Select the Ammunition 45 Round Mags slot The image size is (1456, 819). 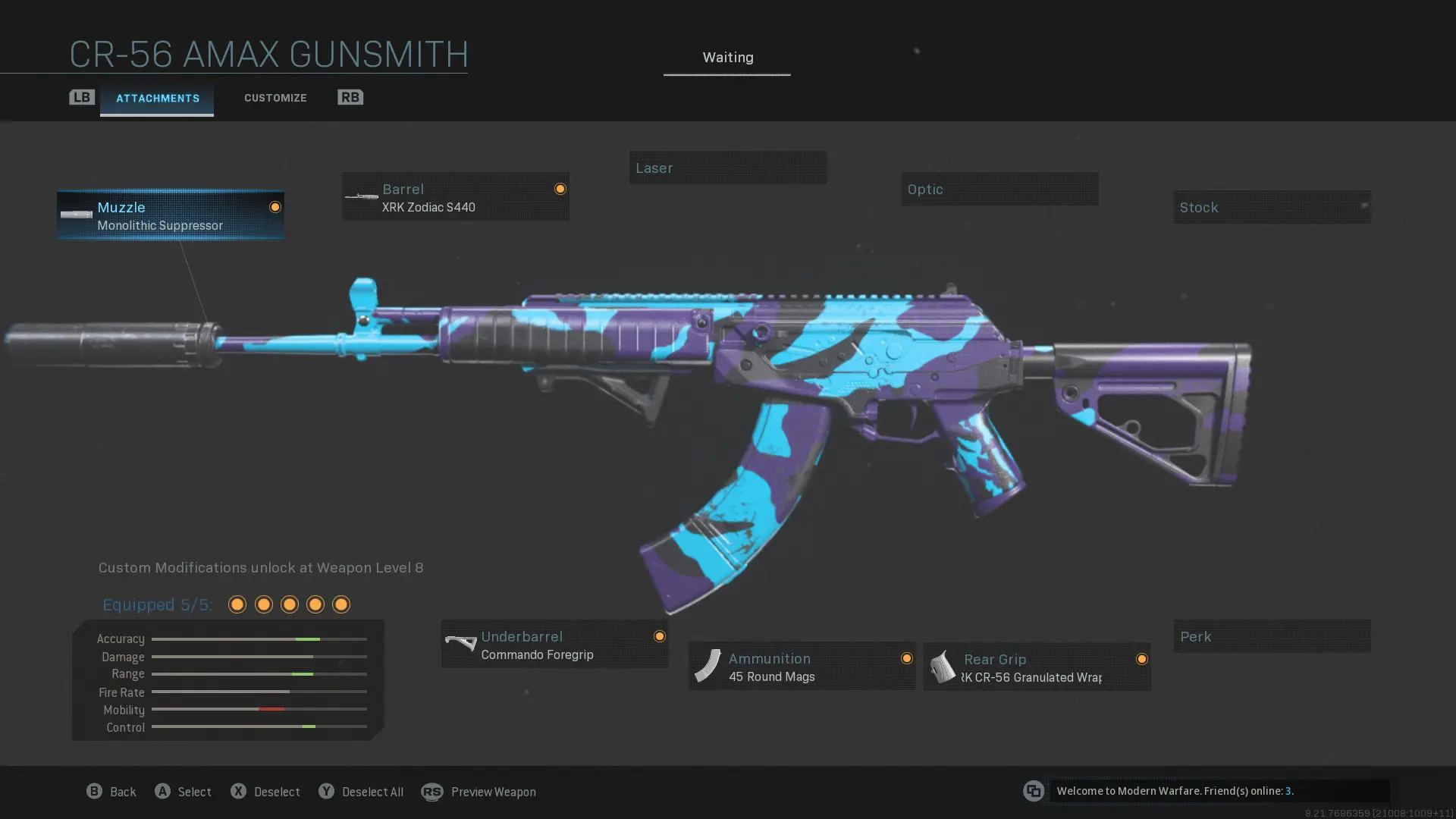pyautogui.click(x=802, y=667)
